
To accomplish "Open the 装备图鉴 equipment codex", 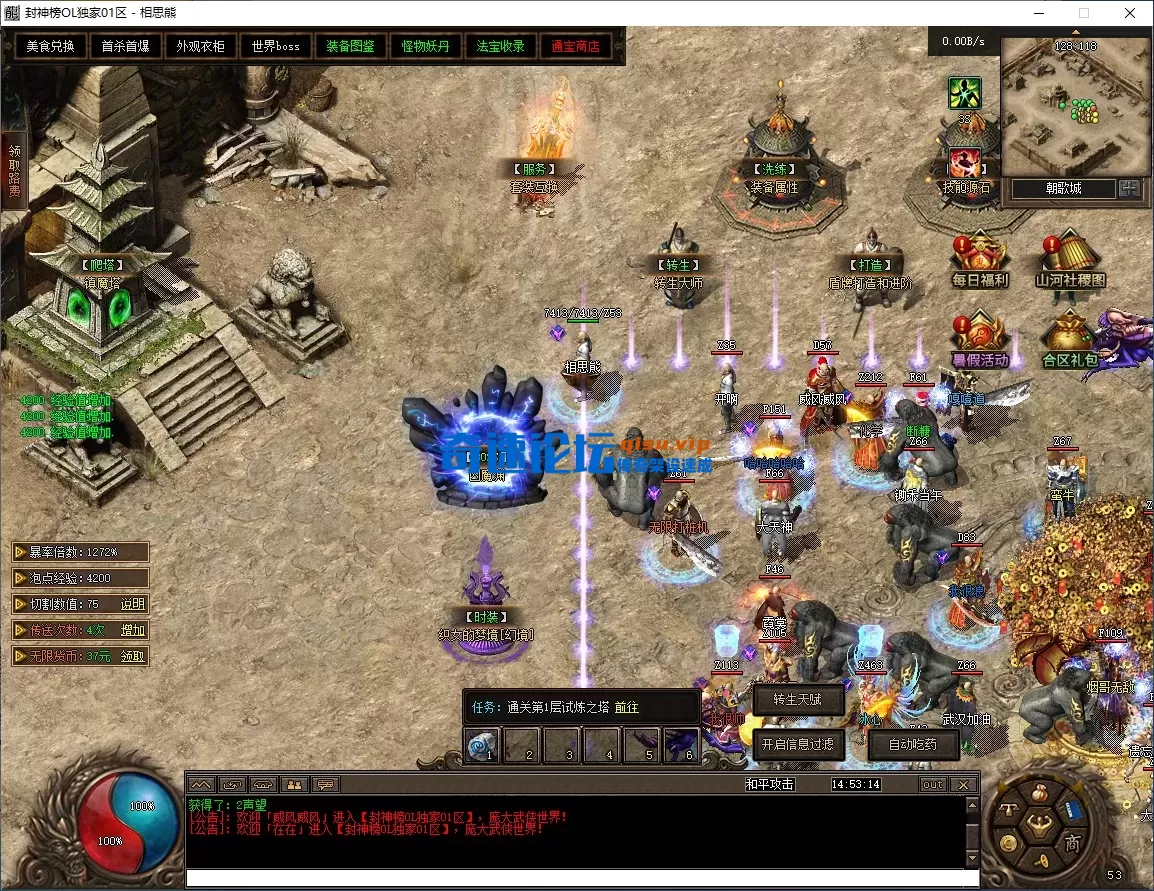I will point(350,47).
